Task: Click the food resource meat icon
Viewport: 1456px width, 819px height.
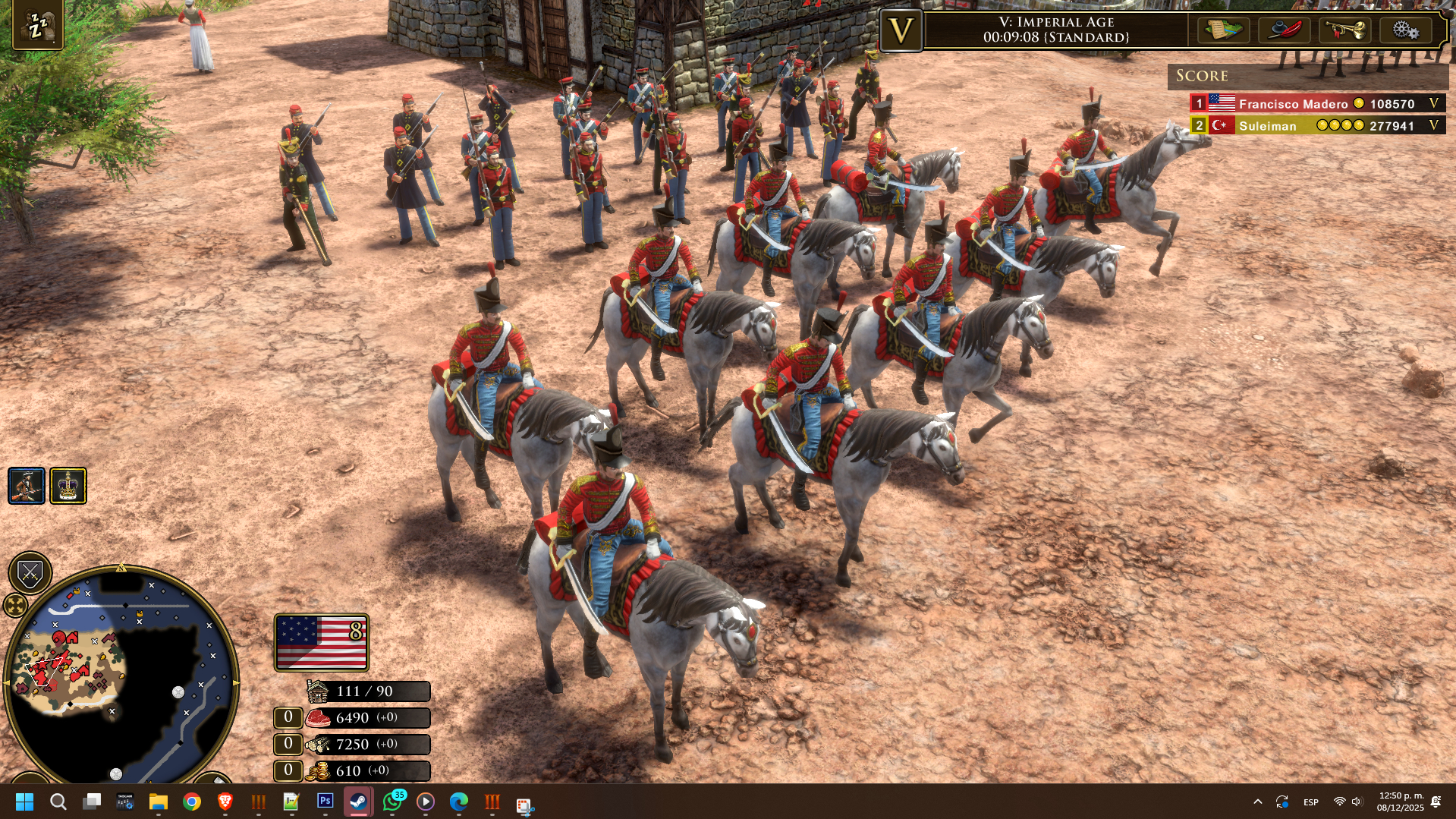Action: click(318, 718)
